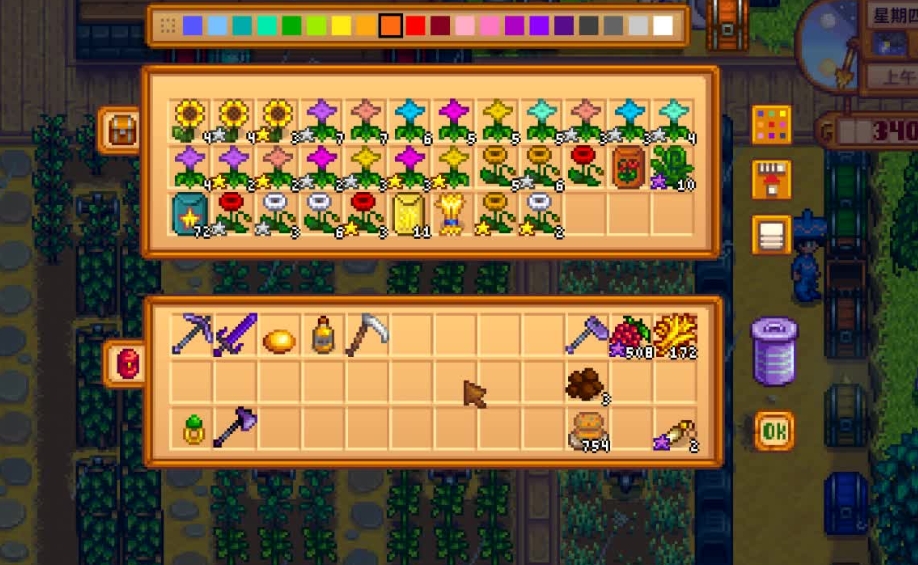
Task: Grab the yellow packet stack of 11
Action: [x=410, y=213]
